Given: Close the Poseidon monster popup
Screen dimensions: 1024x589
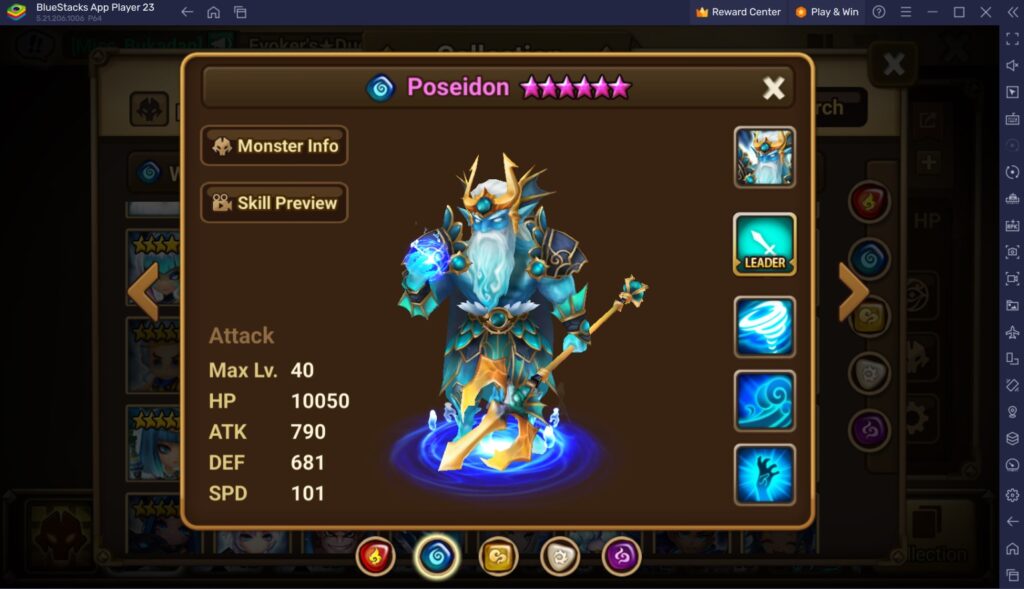Looking at the screenshot, I should pos(774,88).
